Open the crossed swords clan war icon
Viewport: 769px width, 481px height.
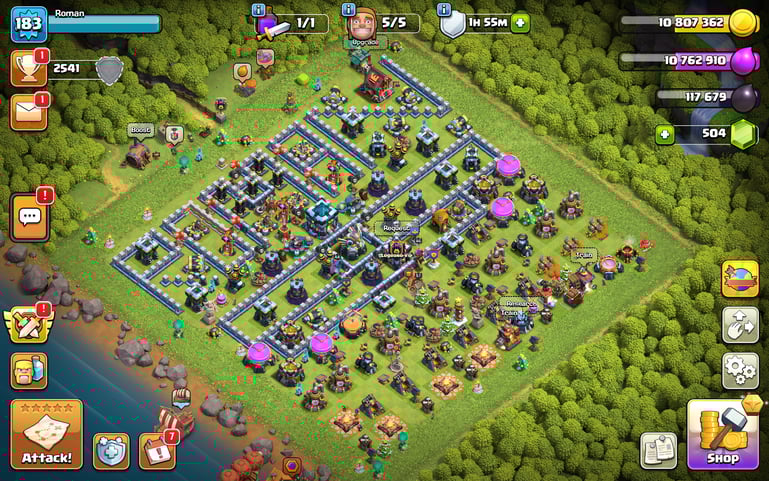coord(27,324)
